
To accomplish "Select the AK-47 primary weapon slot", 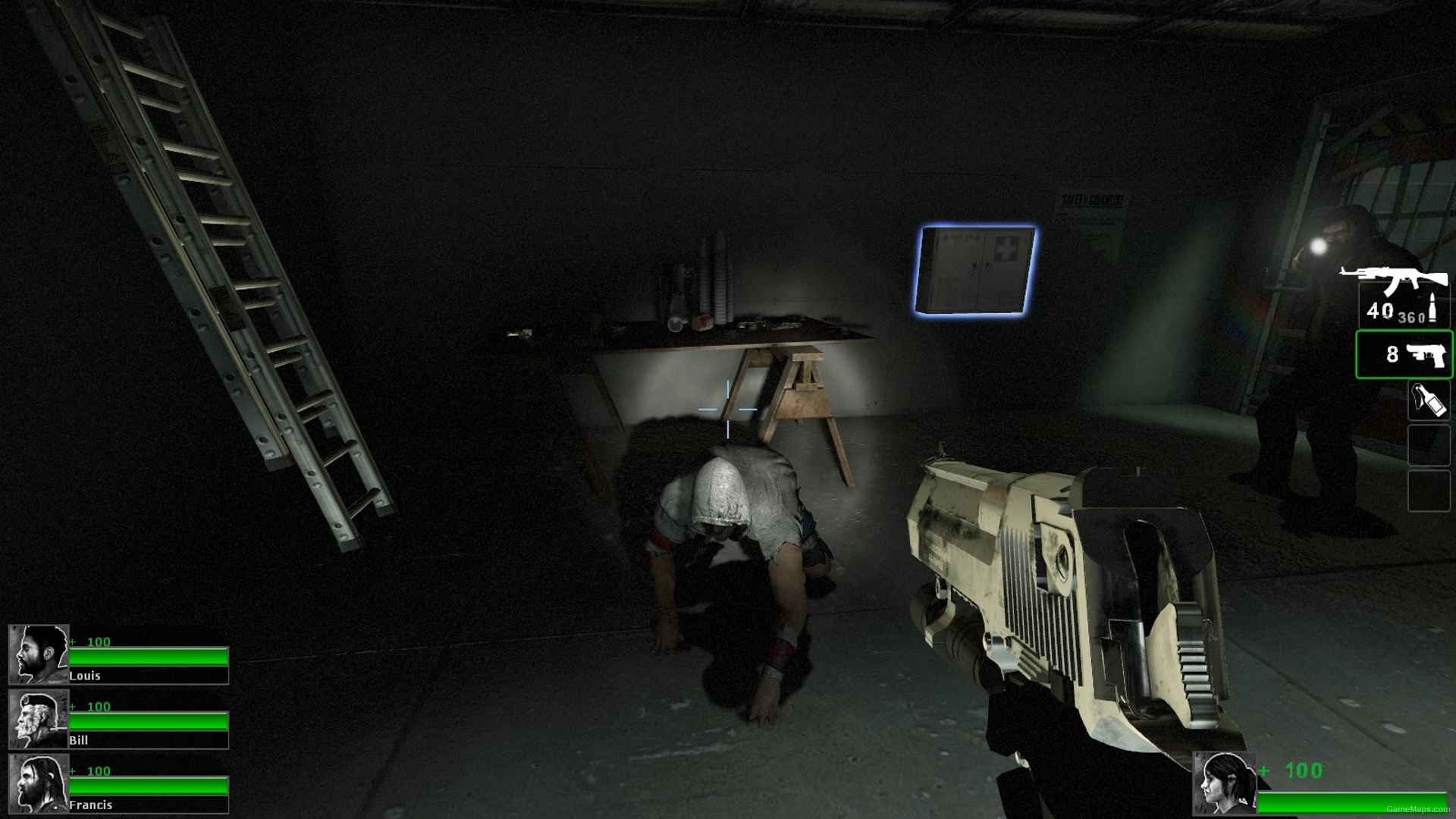I will point(1403,300).
